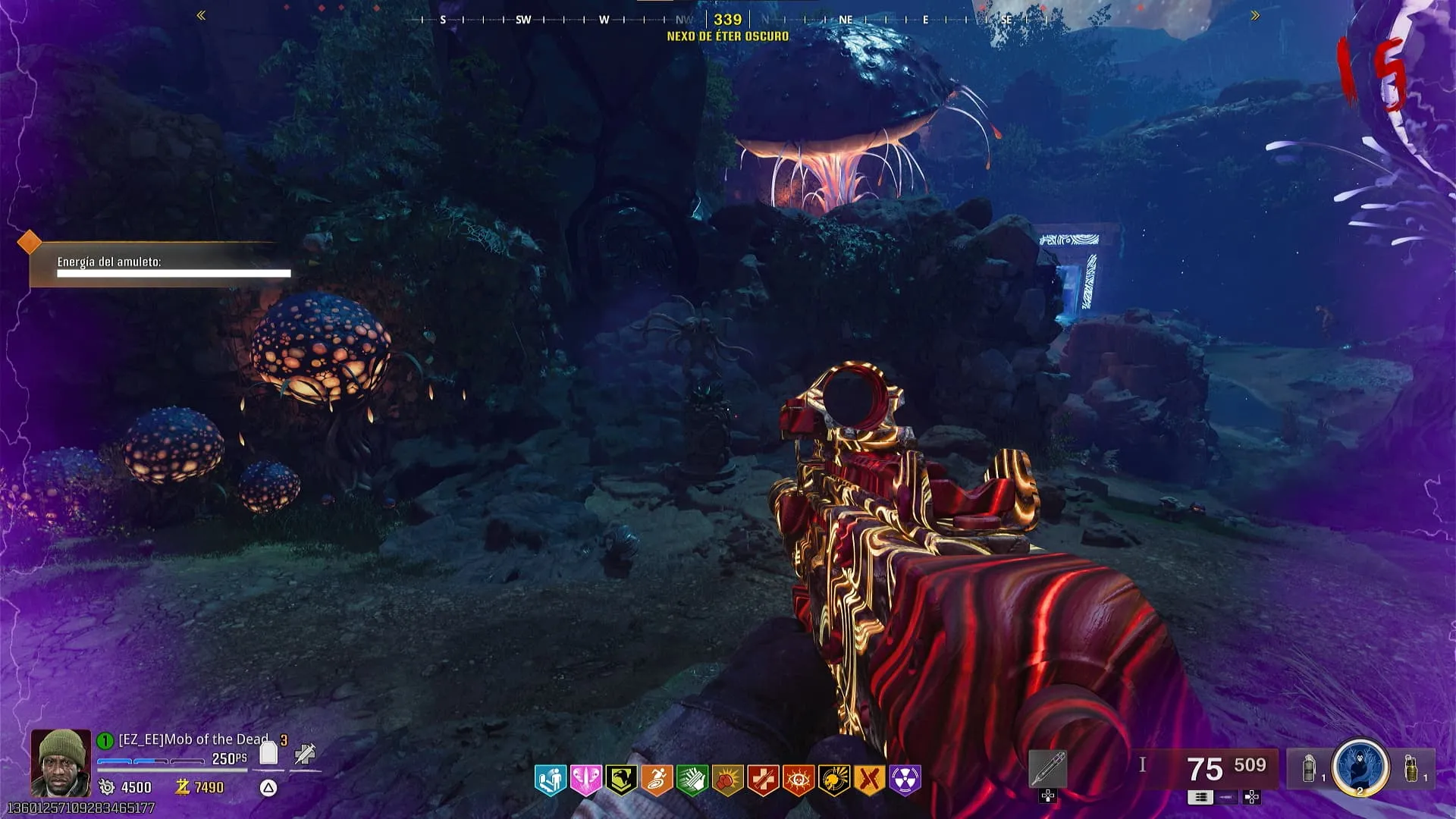Click the armor plate icon
1456x819 pixels.
click(268, 753)
